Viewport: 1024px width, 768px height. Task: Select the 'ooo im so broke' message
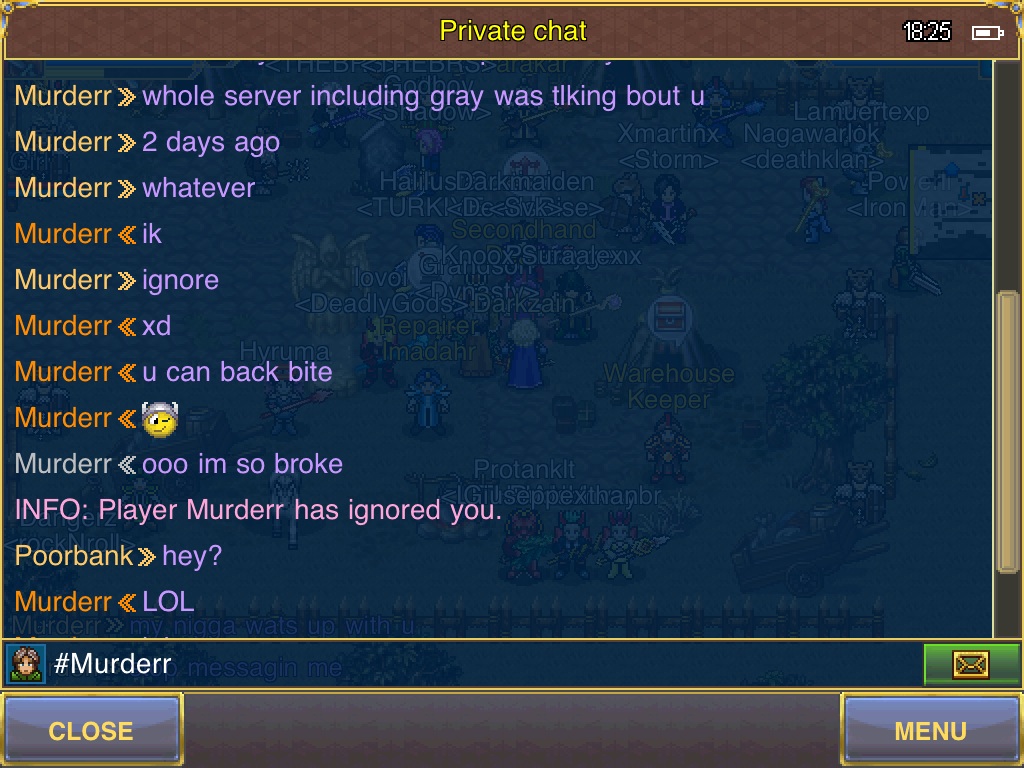coord(242,464)
